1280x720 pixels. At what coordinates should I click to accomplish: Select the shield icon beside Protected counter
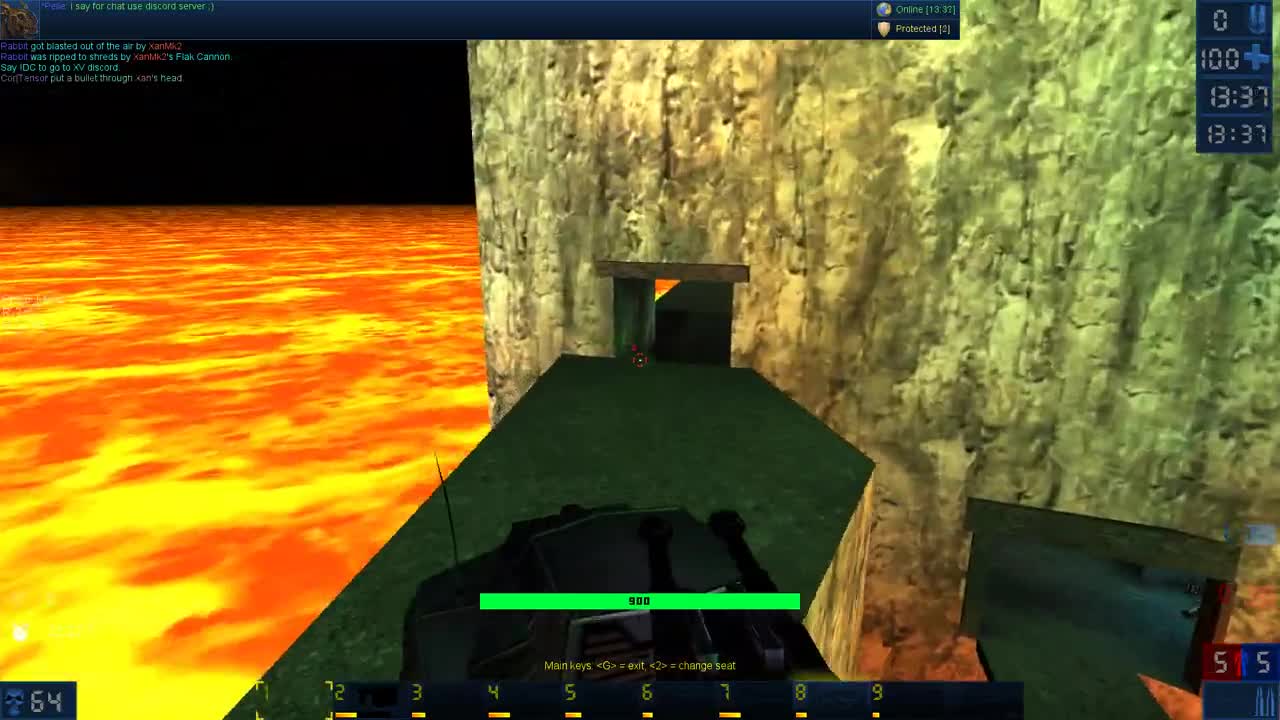pos(883,29)
